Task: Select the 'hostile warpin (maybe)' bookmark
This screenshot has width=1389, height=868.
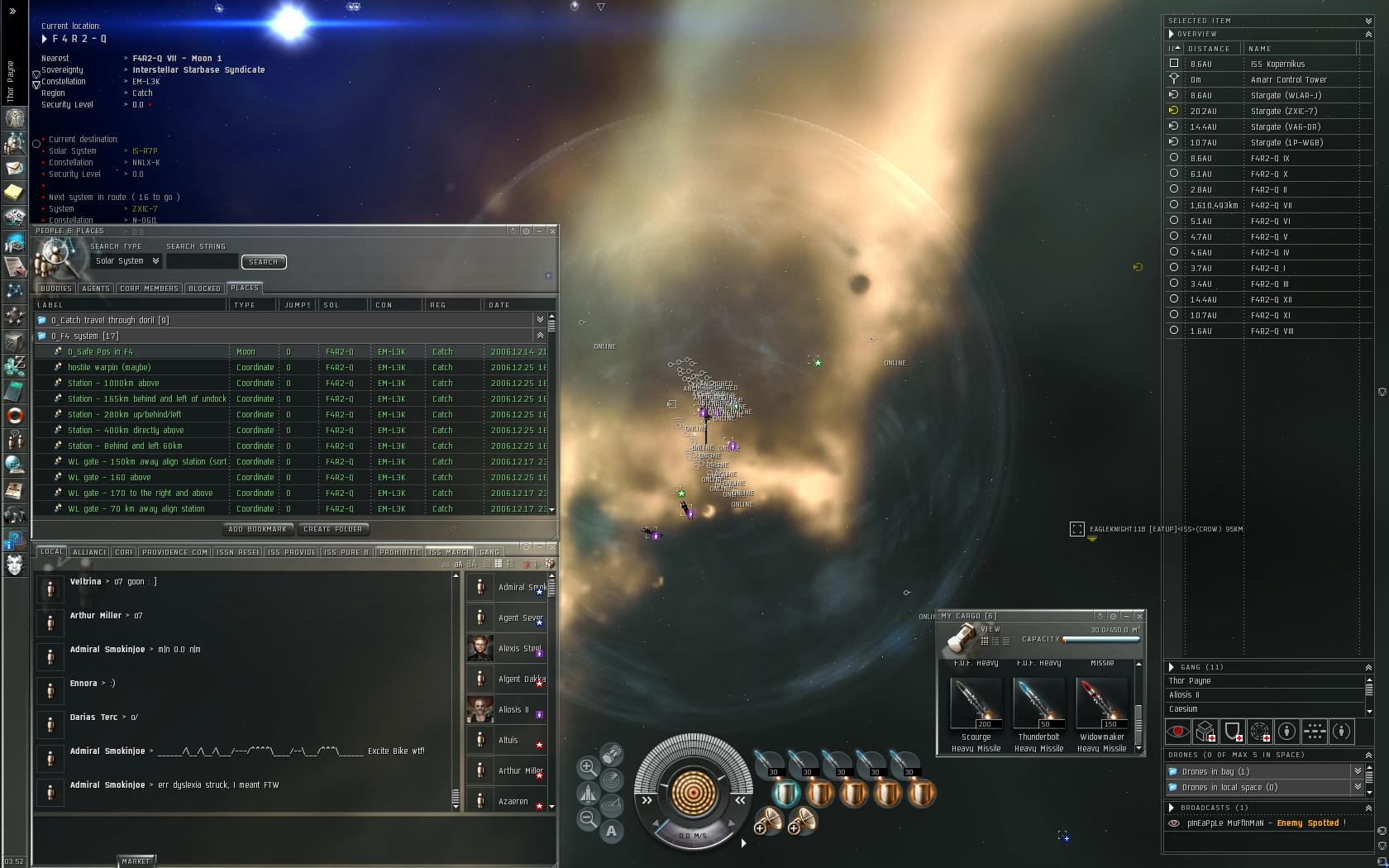Action: click(109, 368)
